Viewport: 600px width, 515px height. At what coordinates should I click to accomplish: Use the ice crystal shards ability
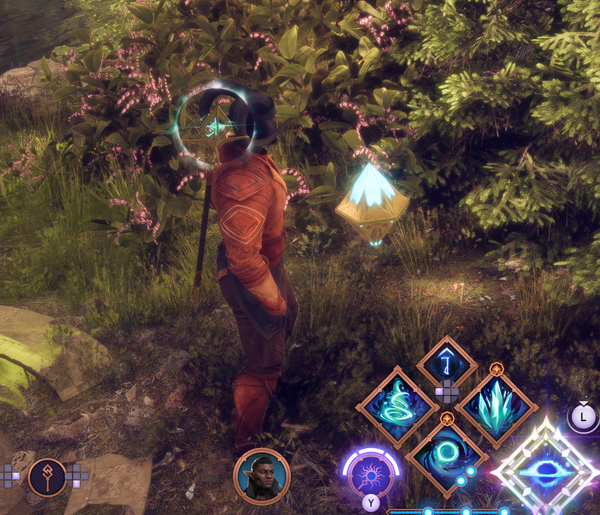pos(497,409)
